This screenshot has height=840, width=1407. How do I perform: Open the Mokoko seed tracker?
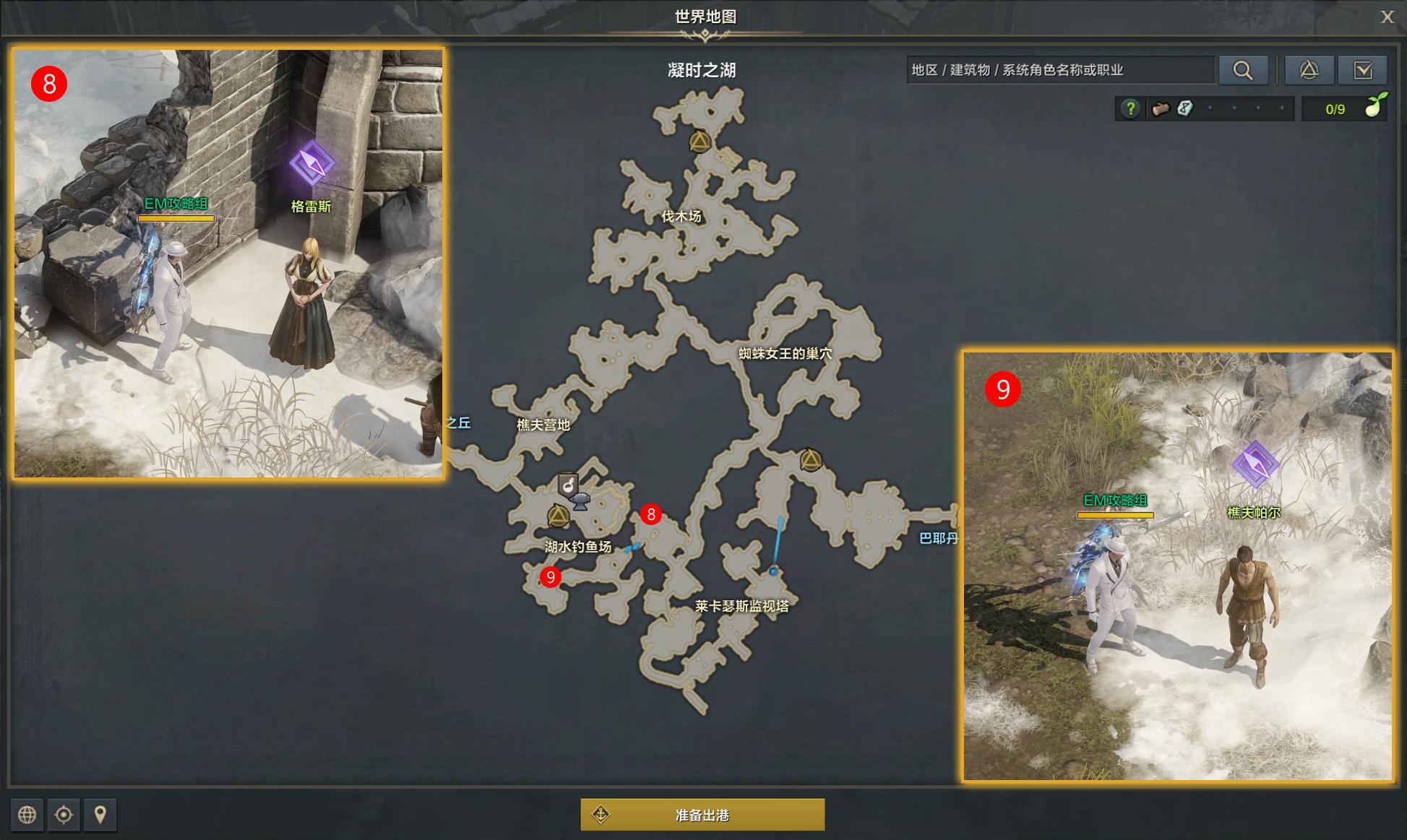[x=1344, y=109]
